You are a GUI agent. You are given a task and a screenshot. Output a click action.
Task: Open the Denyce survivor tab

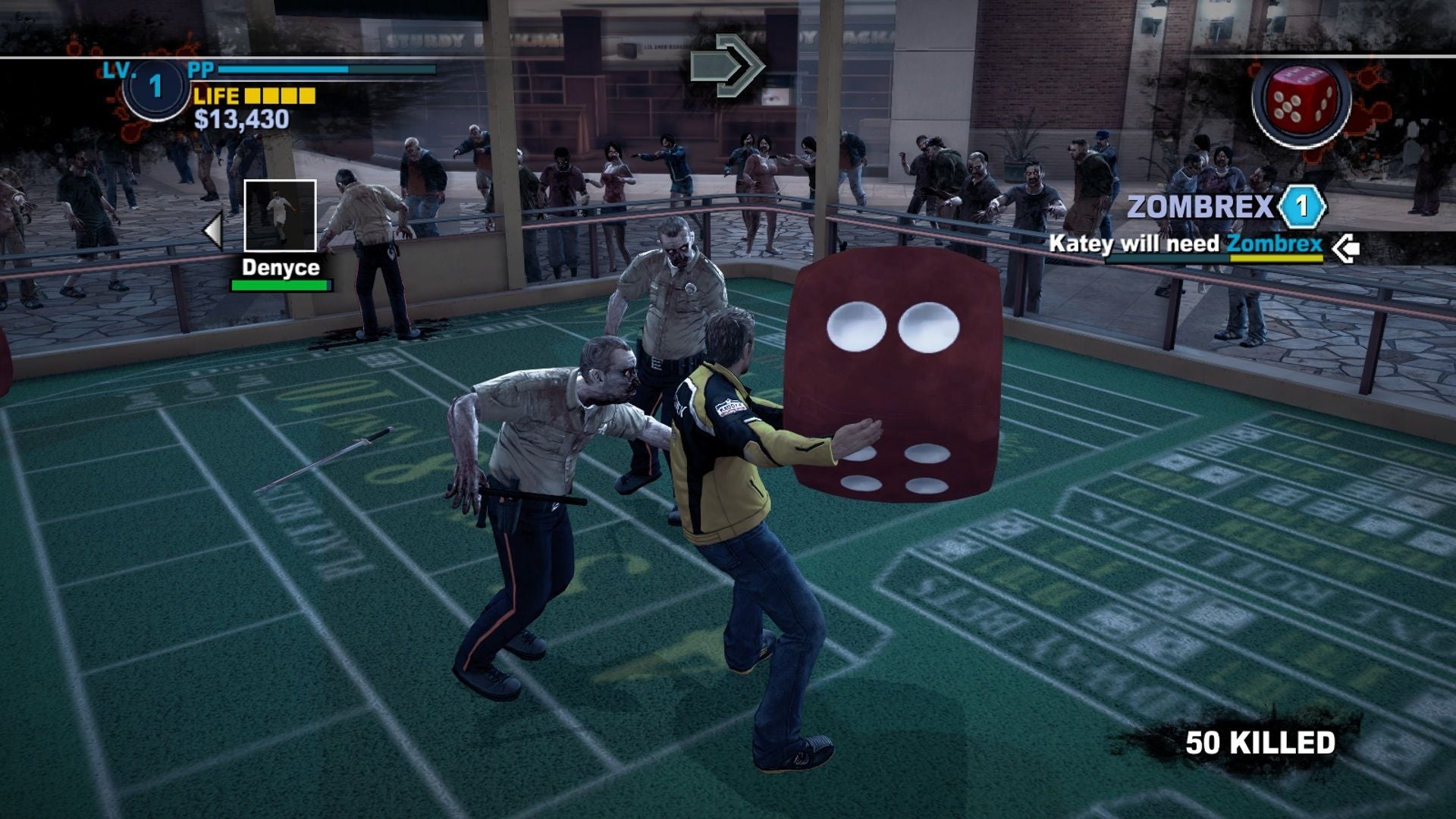tap(280, 266)
